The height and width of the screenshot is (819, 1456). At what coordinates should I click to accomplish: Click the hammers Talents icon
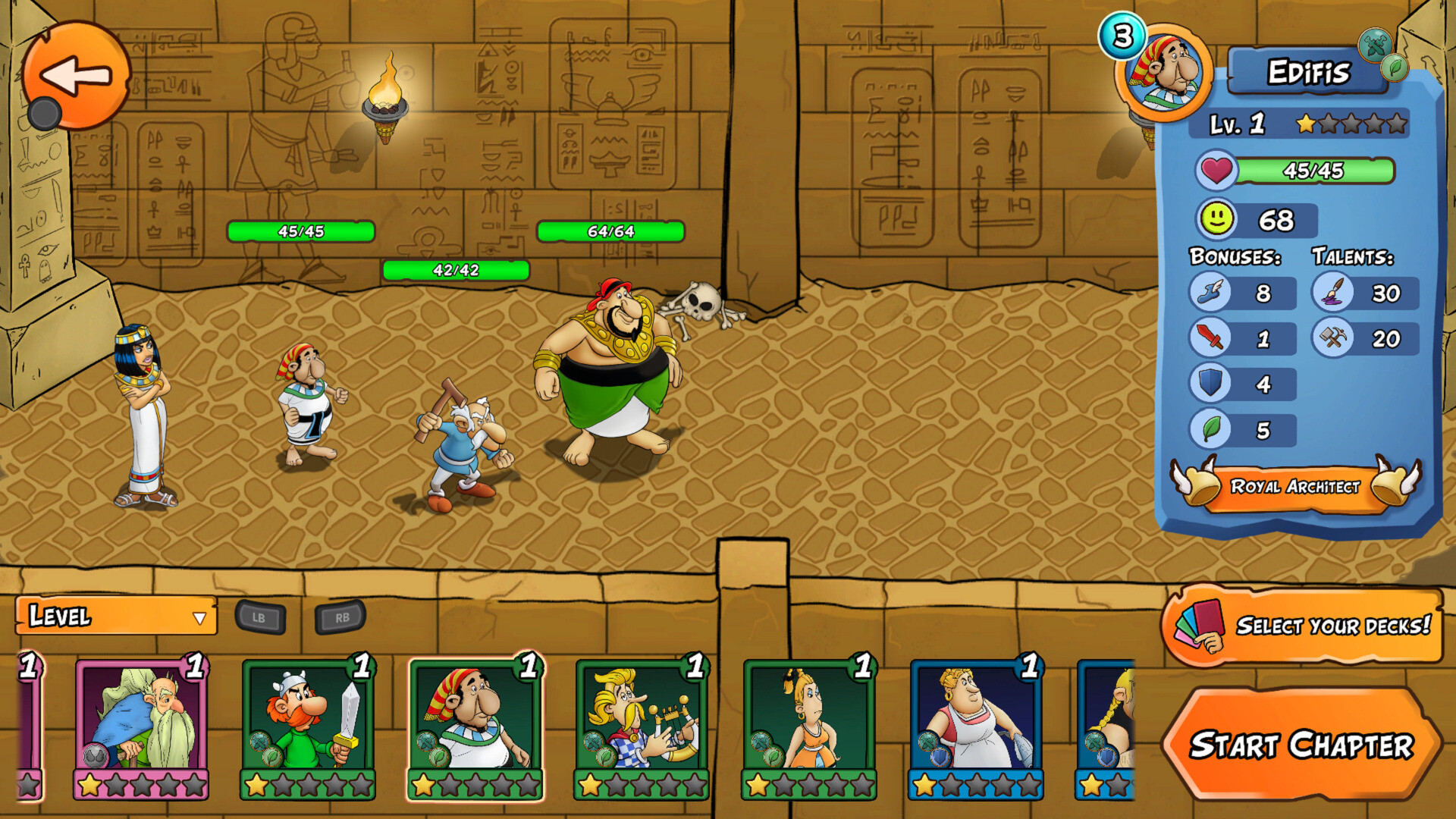(1332, 339)
